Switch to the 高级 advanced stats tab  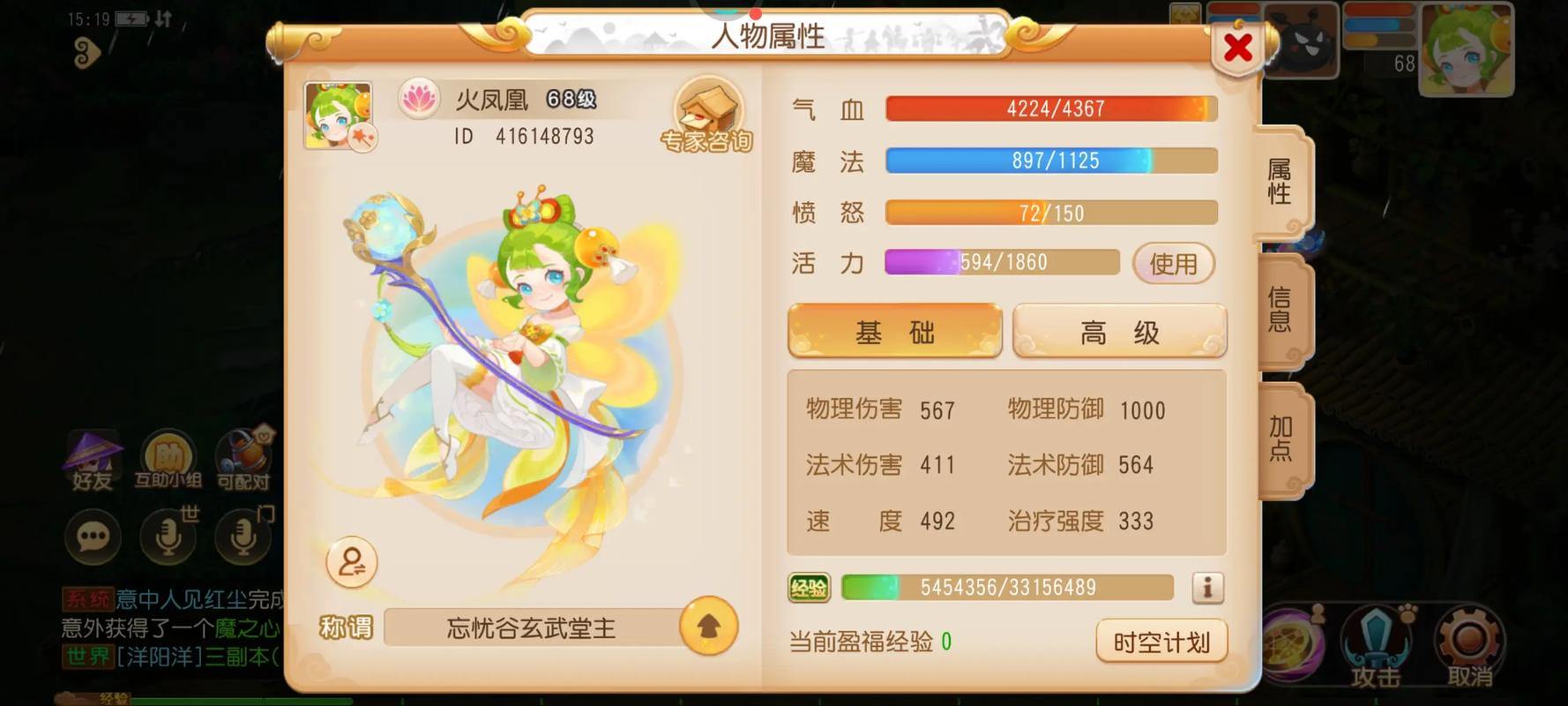(x=1118, y=331)
